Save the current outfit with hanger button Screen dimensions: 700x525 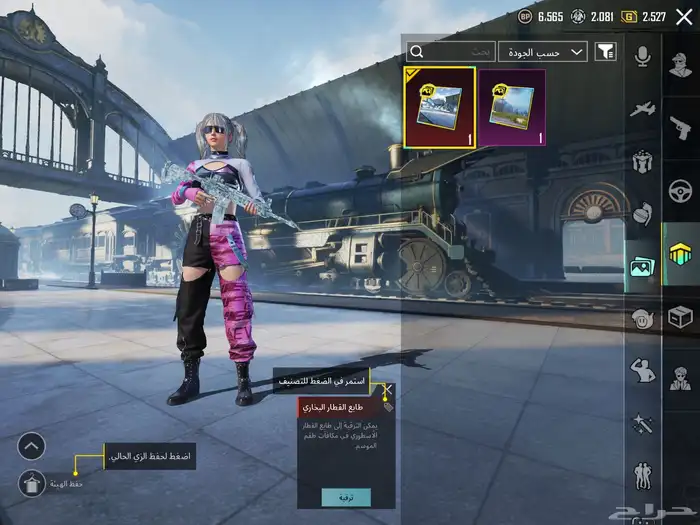coord(31,484)
